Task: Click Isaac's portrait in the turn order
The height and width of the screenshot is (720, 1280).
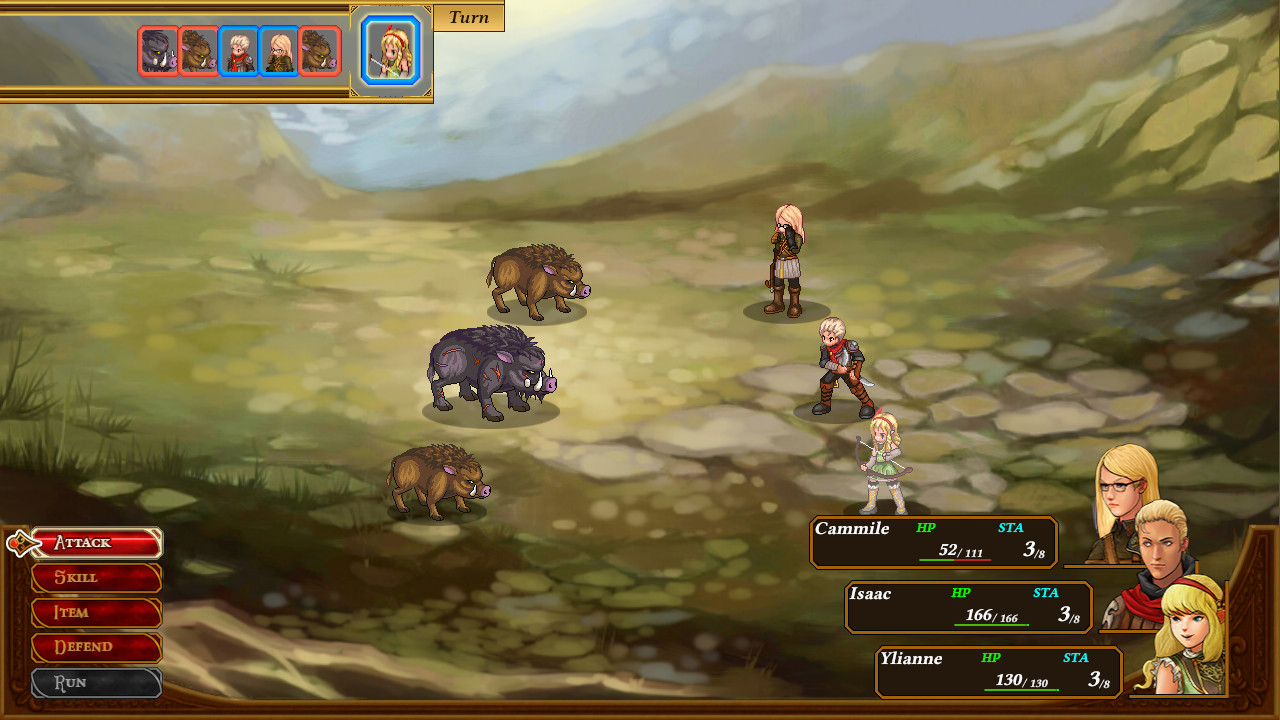Action: click(x=238, y=51)
